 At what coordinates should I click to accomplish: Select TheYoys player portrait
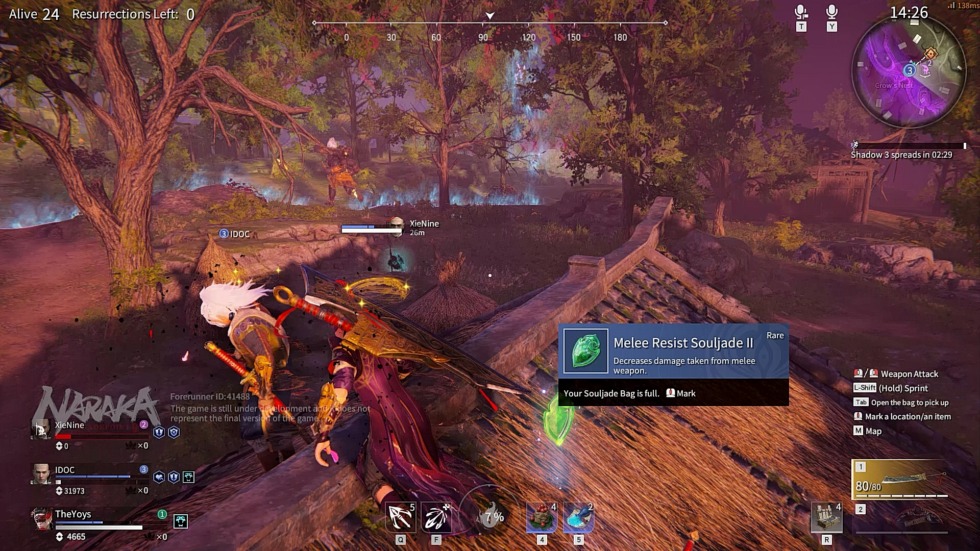[x=42, y=519]
